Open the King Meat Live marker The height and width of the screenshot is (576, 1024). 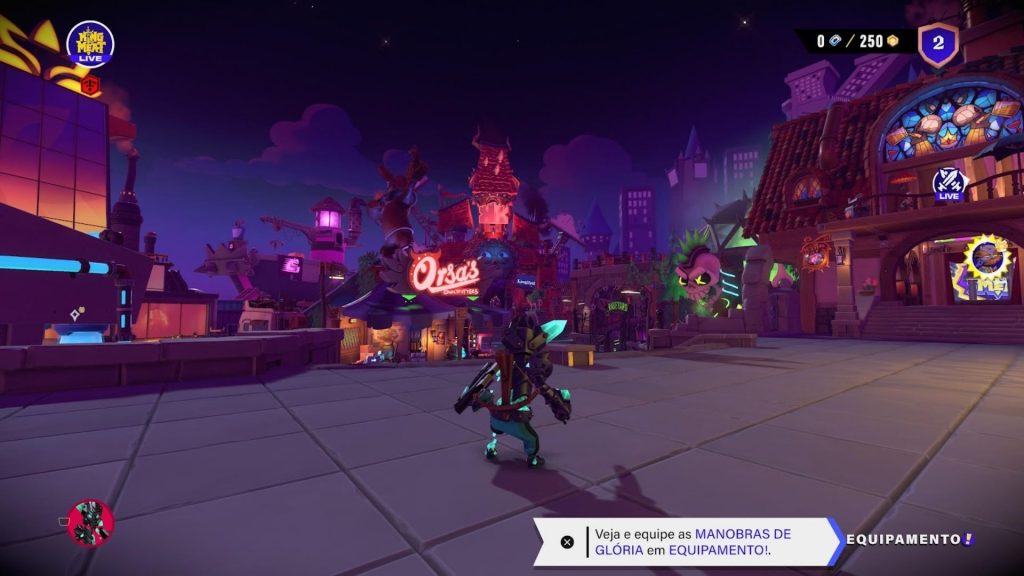[90, 44]
